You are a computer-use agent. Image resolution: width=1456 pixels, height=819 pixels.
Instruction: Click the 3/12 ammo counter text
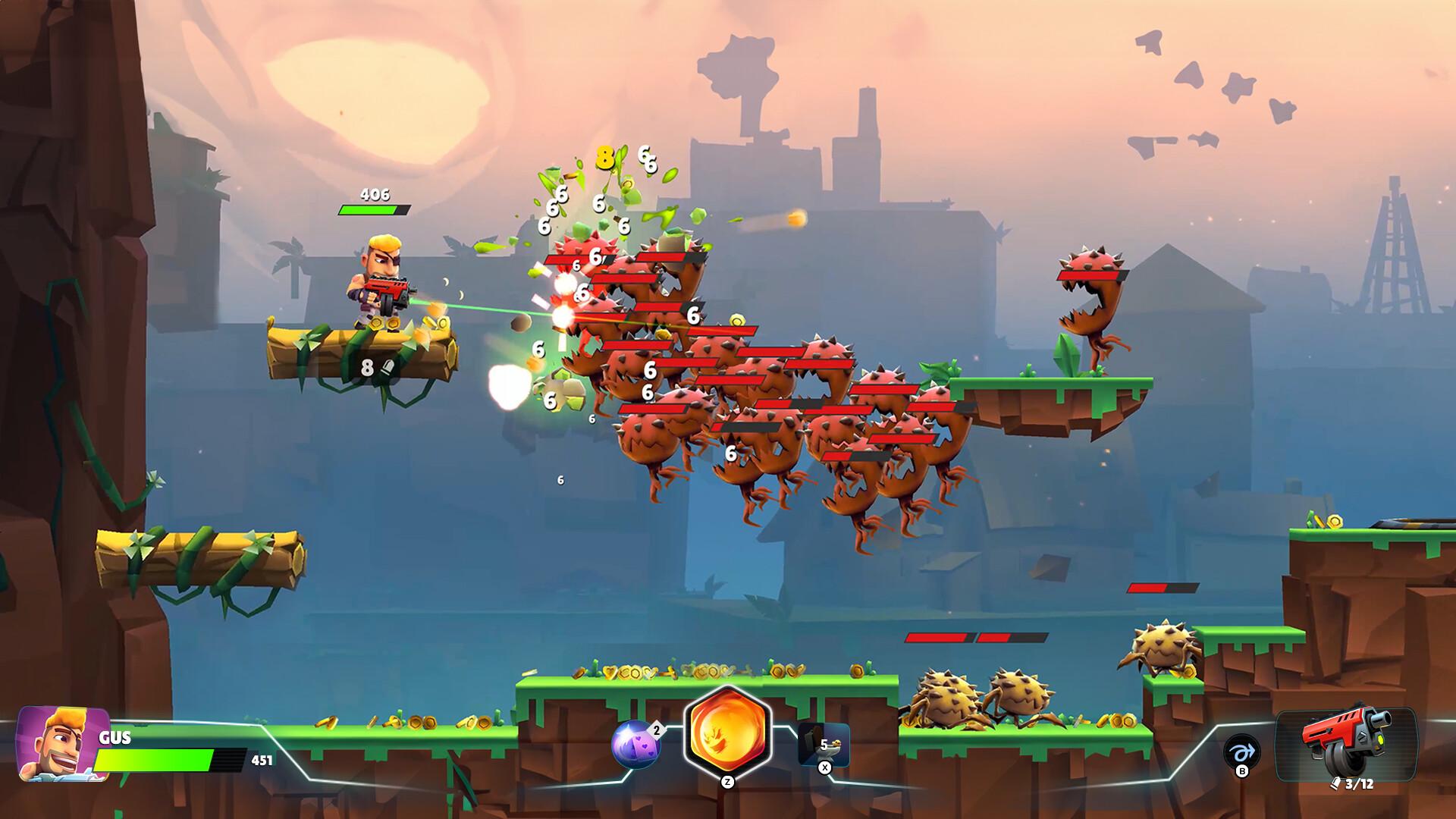click(x=1359, y=783)
